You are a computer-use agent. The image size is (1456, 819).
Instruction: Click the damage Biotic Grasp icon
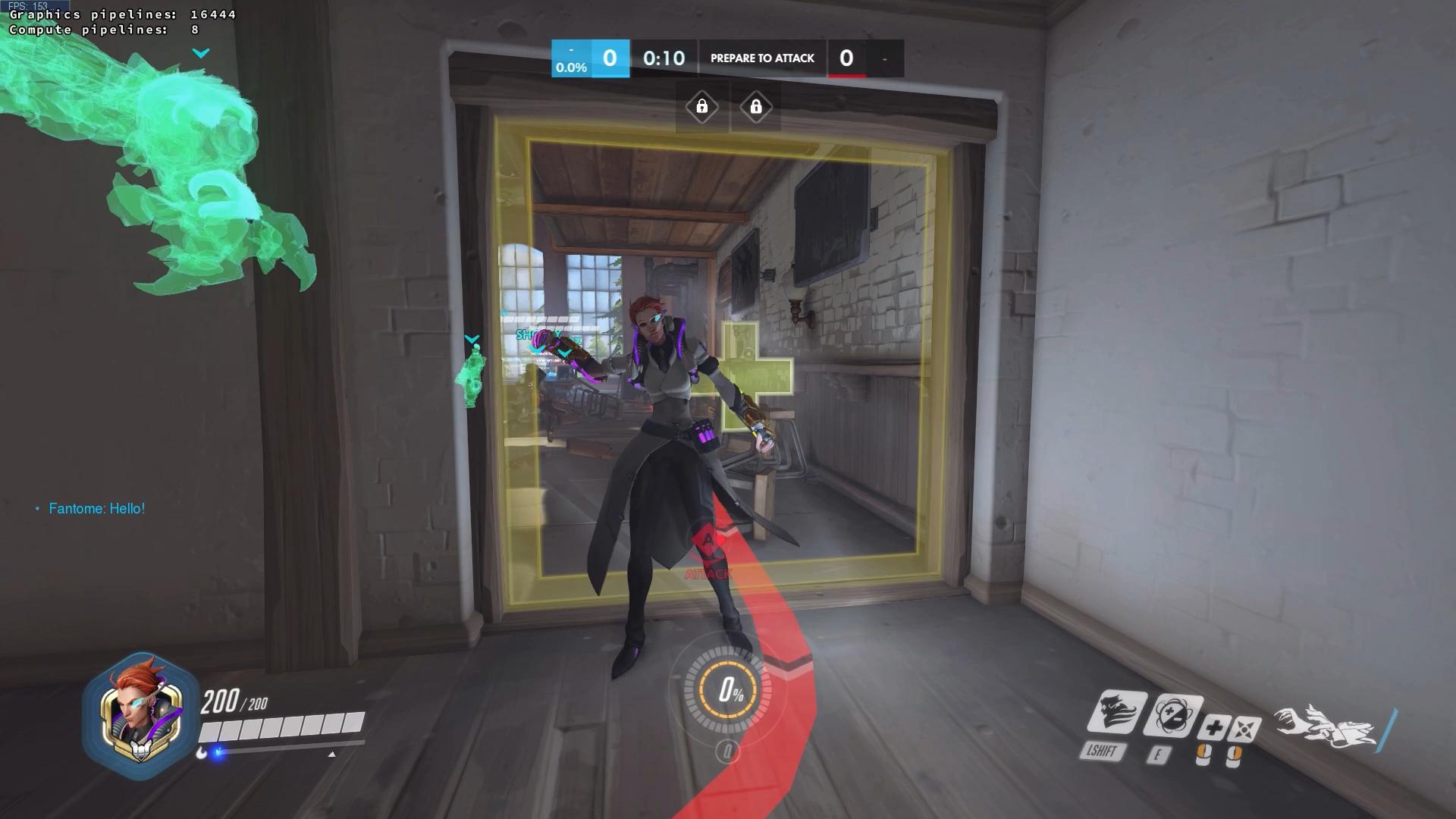1244,730
